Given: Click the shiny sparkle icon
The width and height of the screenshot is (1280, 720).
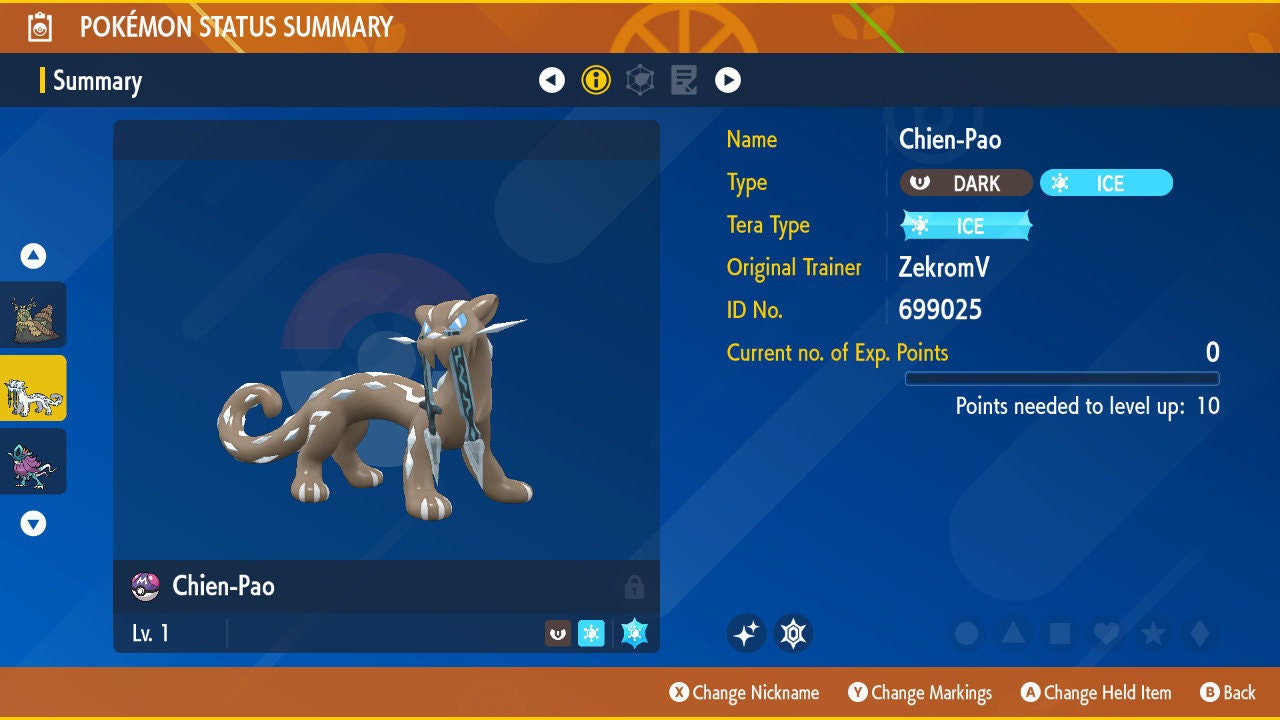Looking at the screenshot, I should pyautogui.click(x=746, y=633).
